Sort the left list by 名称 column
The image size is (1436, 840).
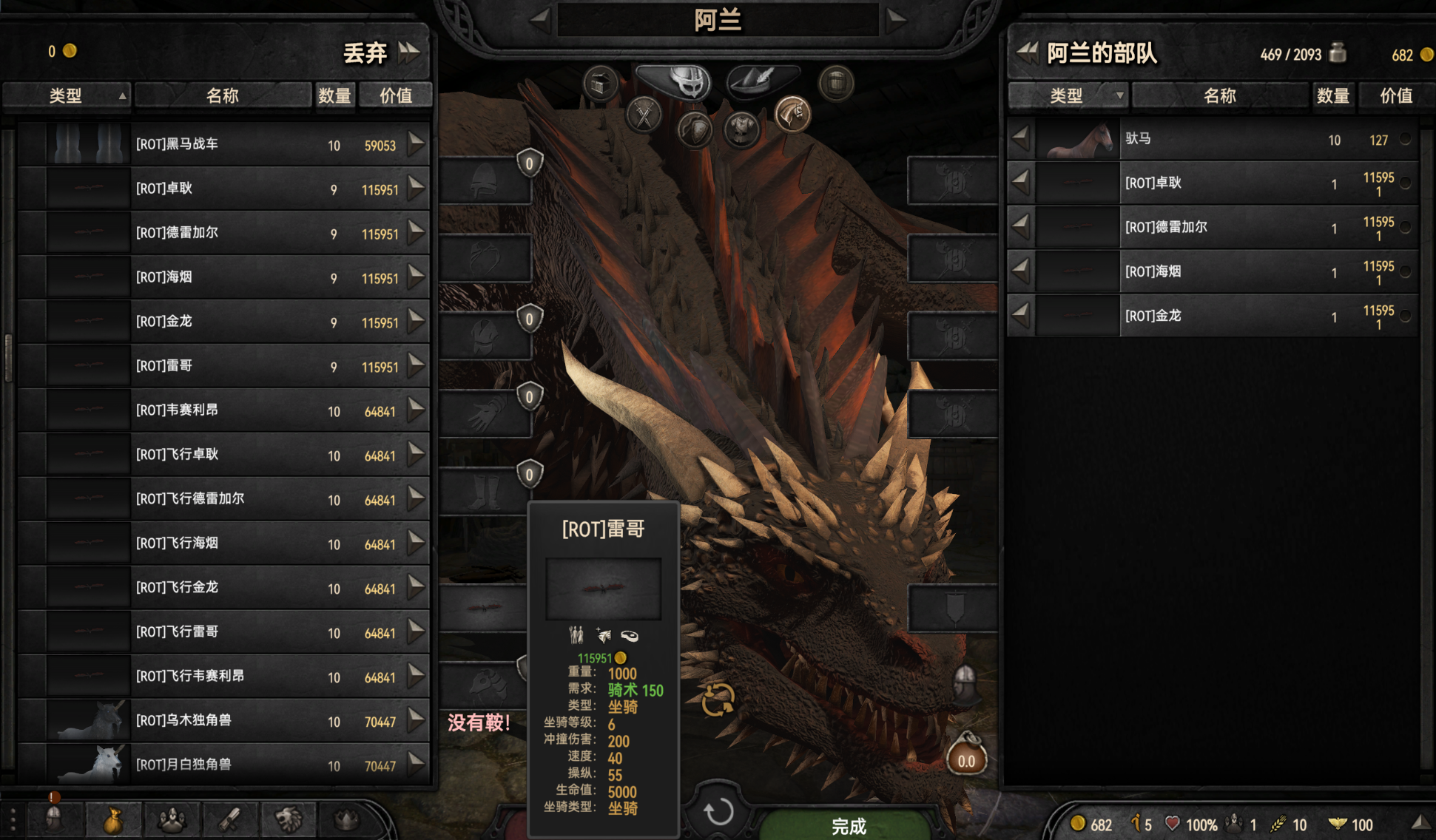tap(223, 95)
